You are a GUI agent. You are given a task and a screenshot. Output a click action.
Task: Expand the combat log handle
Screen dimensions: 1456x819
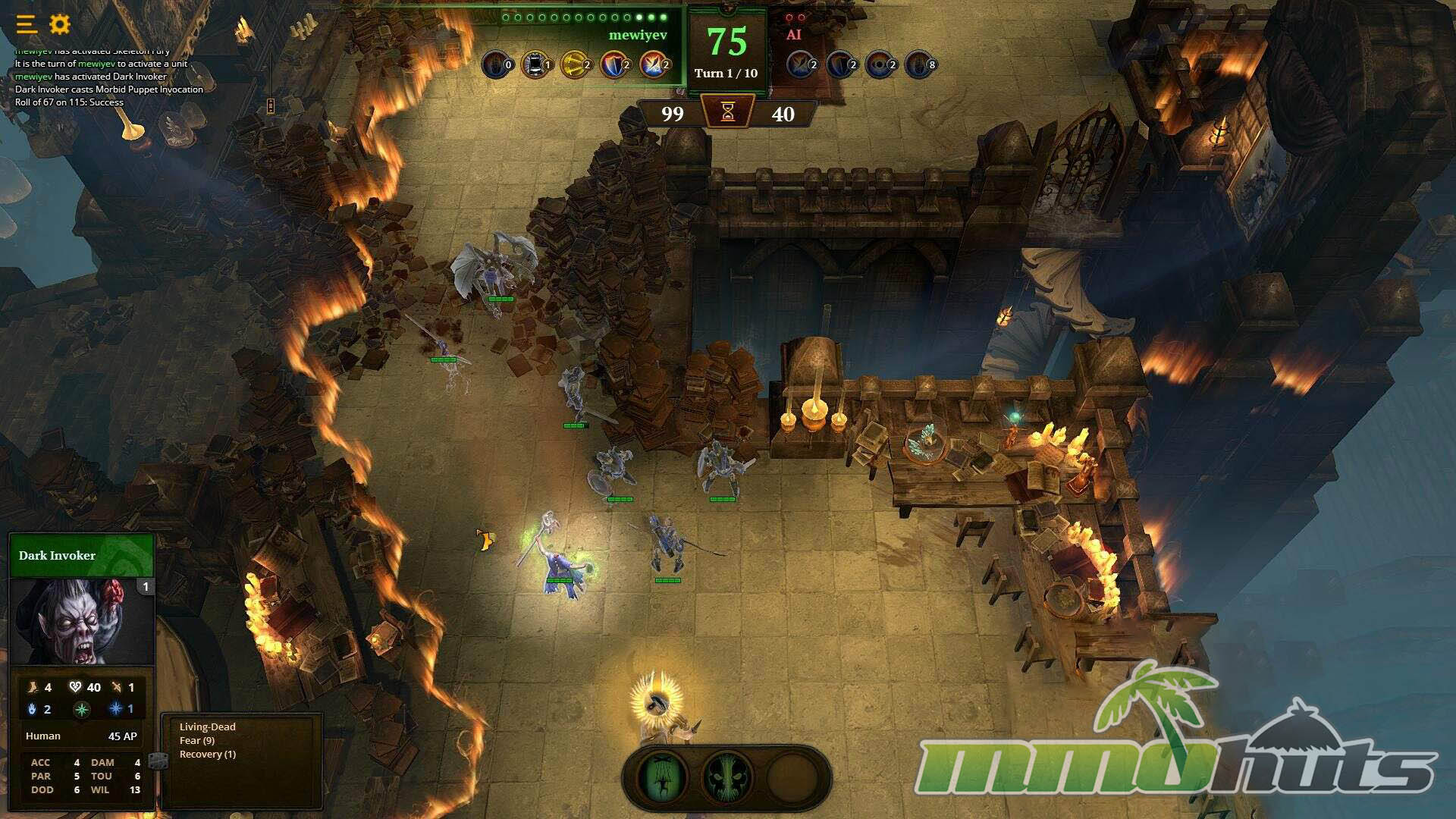(x=271, y=106)
